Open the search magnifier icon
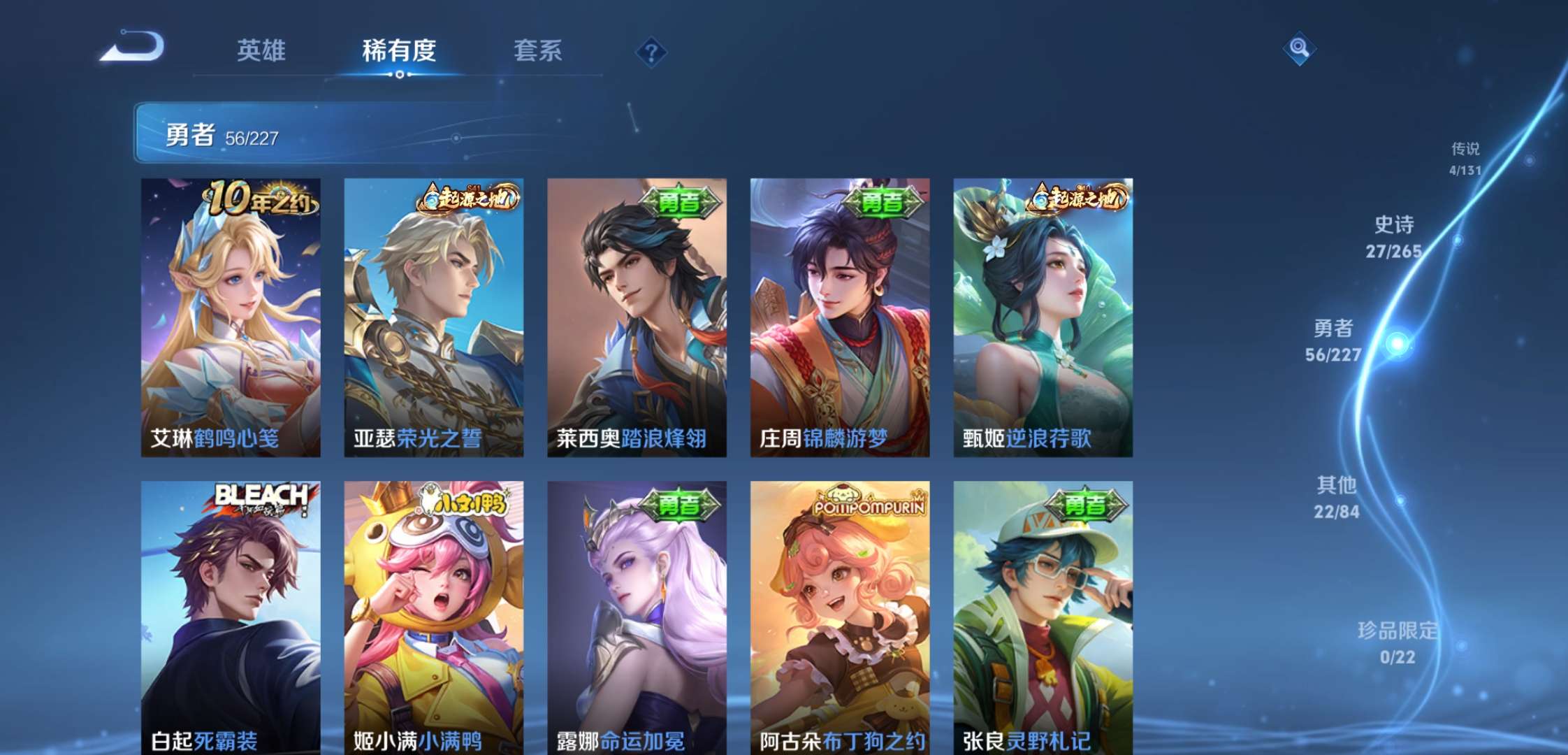The image size is (1568, 755). tap(1300, 49)
